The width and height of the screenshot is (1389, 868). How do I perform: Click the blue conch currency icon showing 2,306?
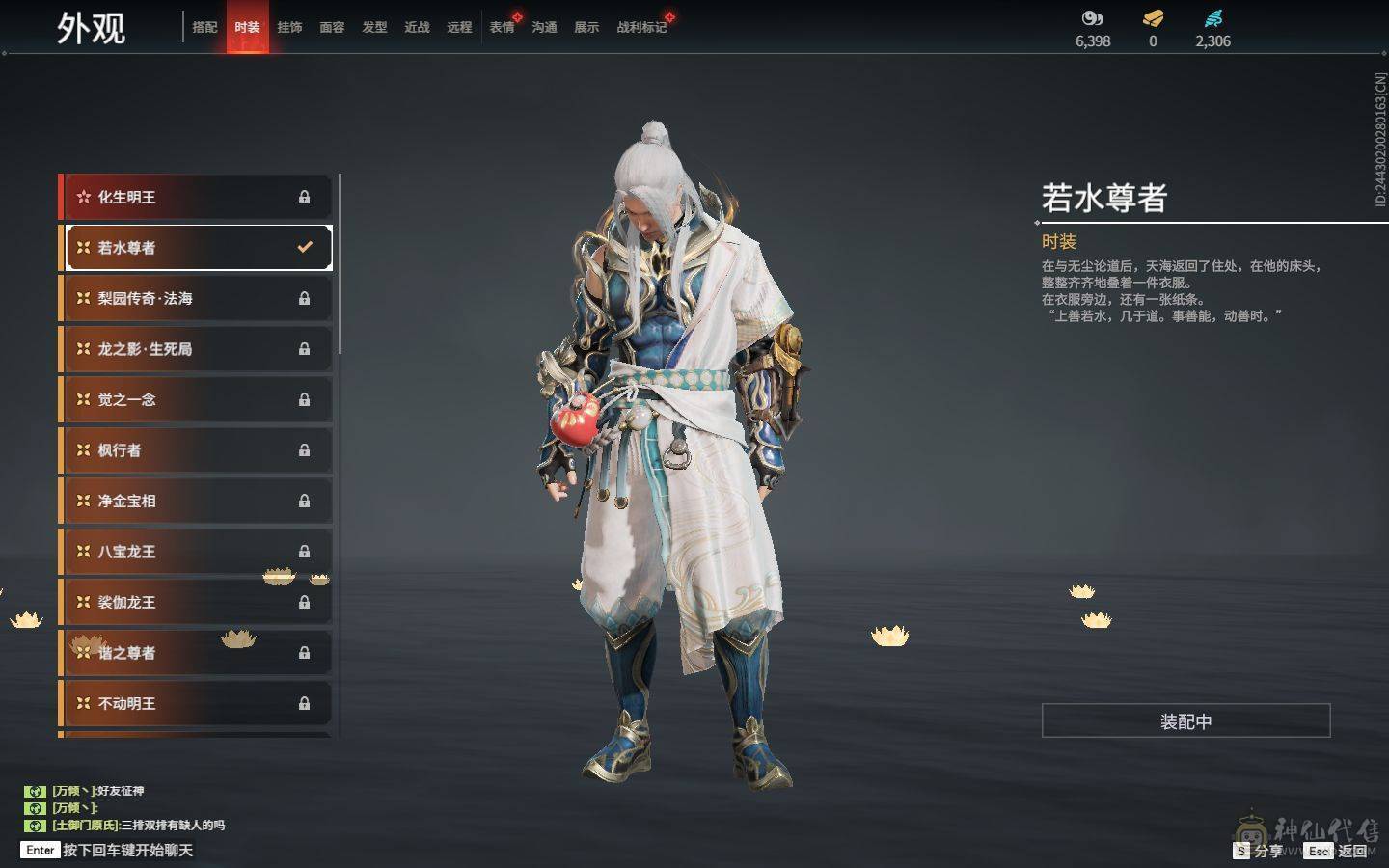click(1213, 16)
